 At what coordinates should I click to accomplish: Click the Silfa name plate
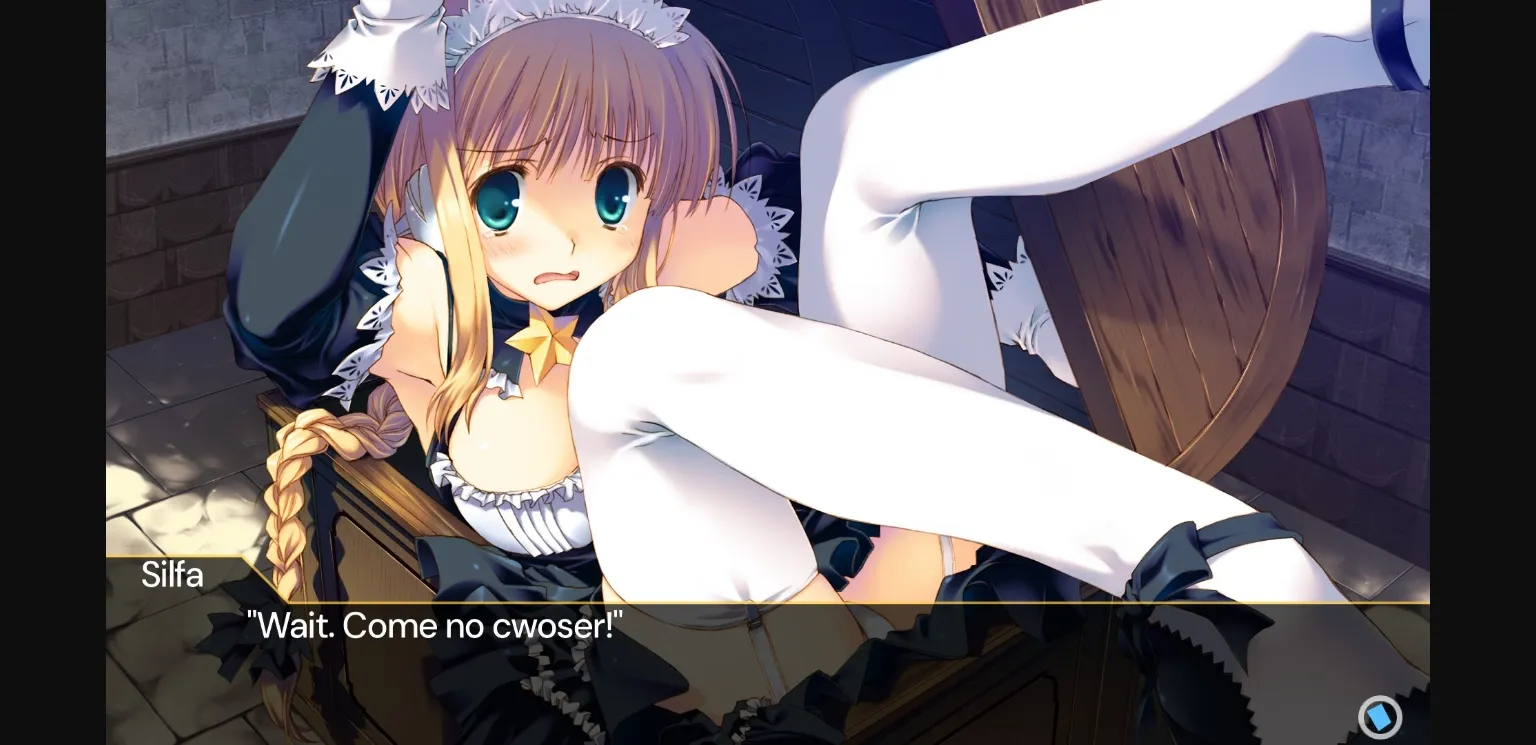tap(172, 575)
